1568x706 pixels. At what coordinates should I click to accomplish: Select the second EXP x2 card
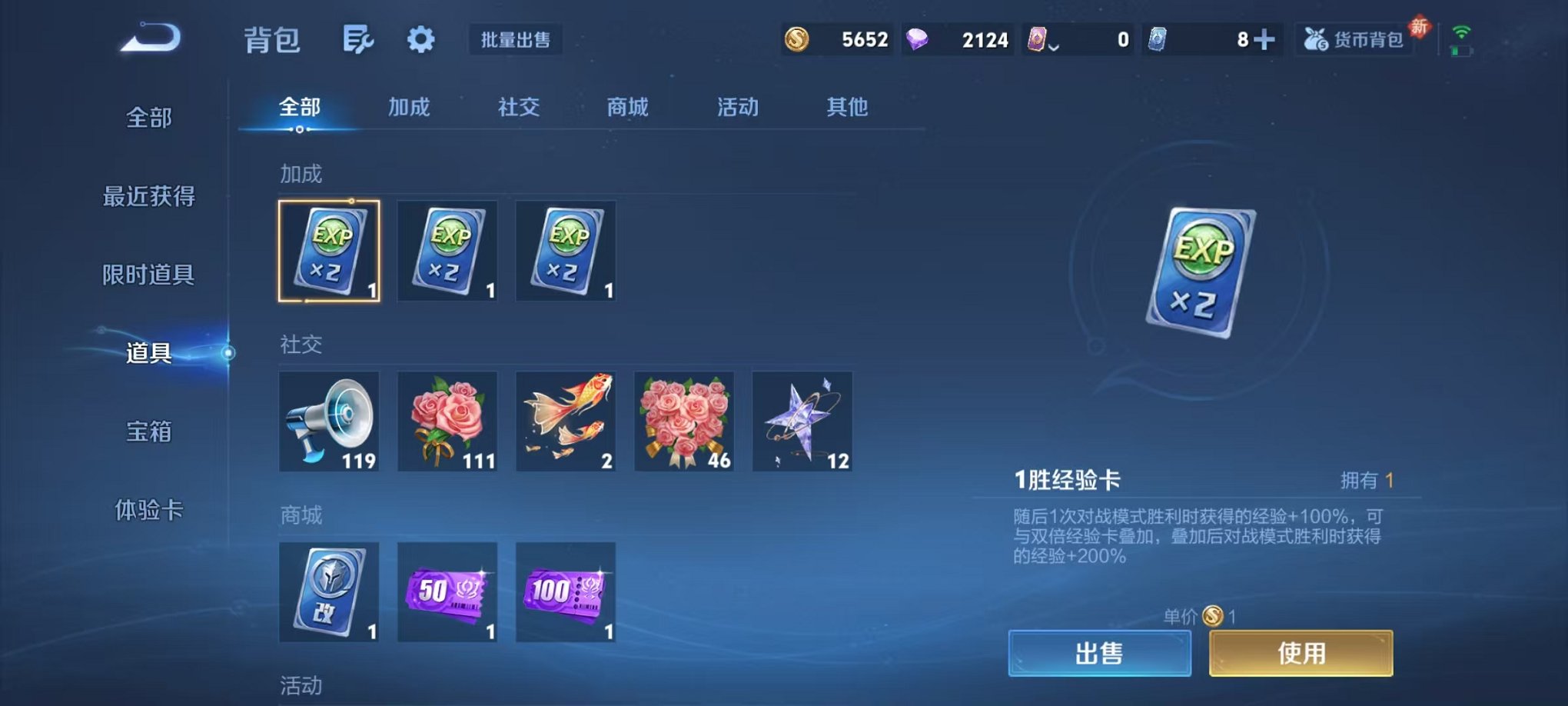[447, 251]
